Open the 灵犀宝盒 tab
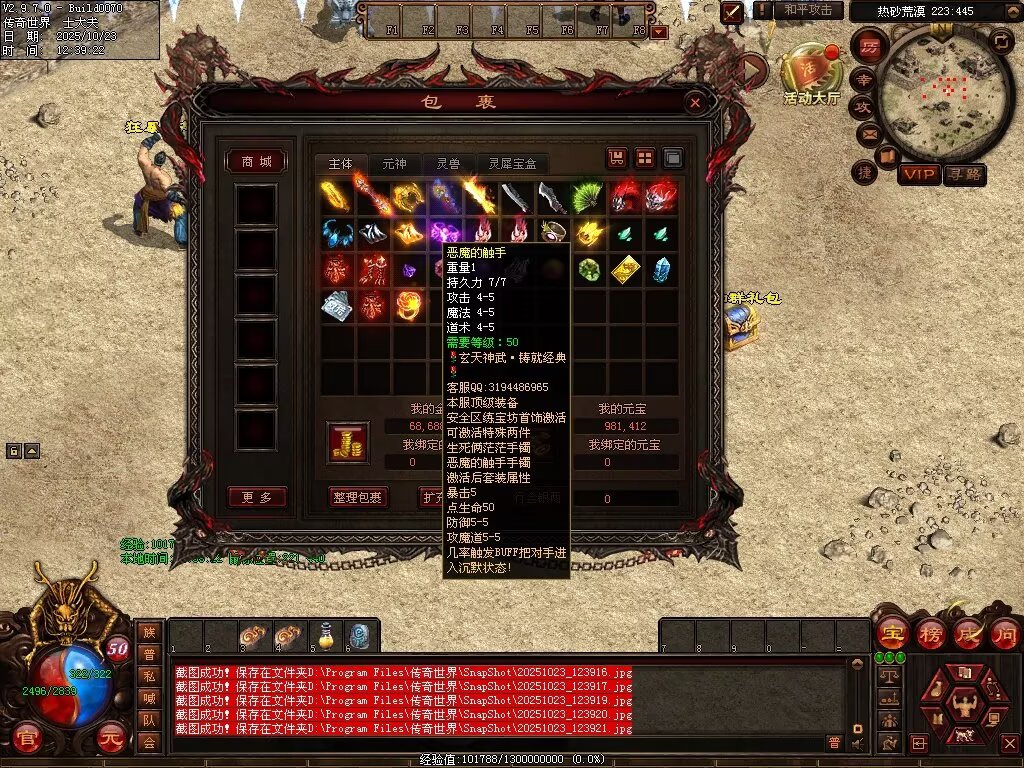The height and width of the screenshot is (768, 1024). coord(512,164)
